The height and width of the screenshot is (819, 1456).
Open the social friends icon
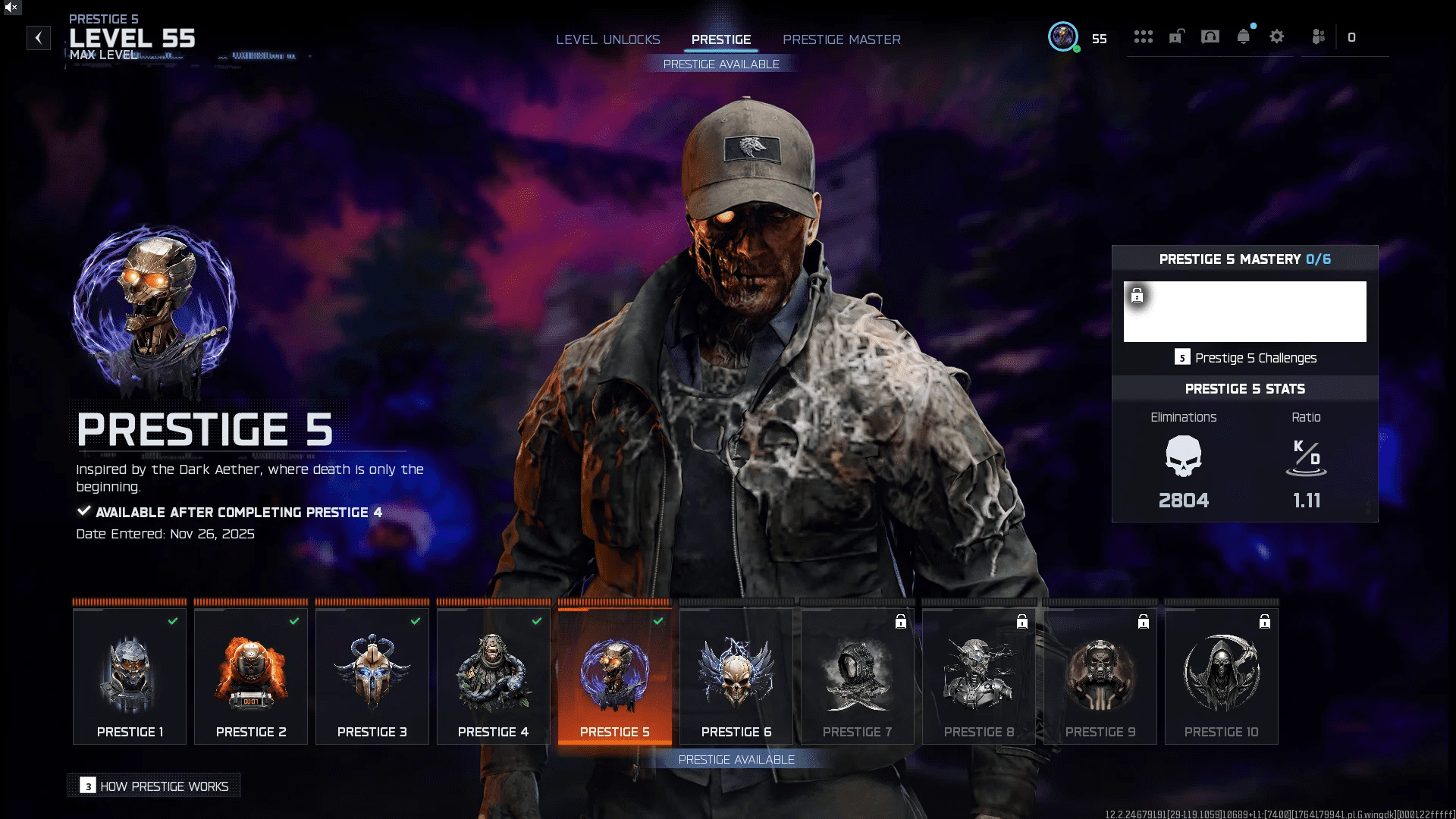[1318, 36]
